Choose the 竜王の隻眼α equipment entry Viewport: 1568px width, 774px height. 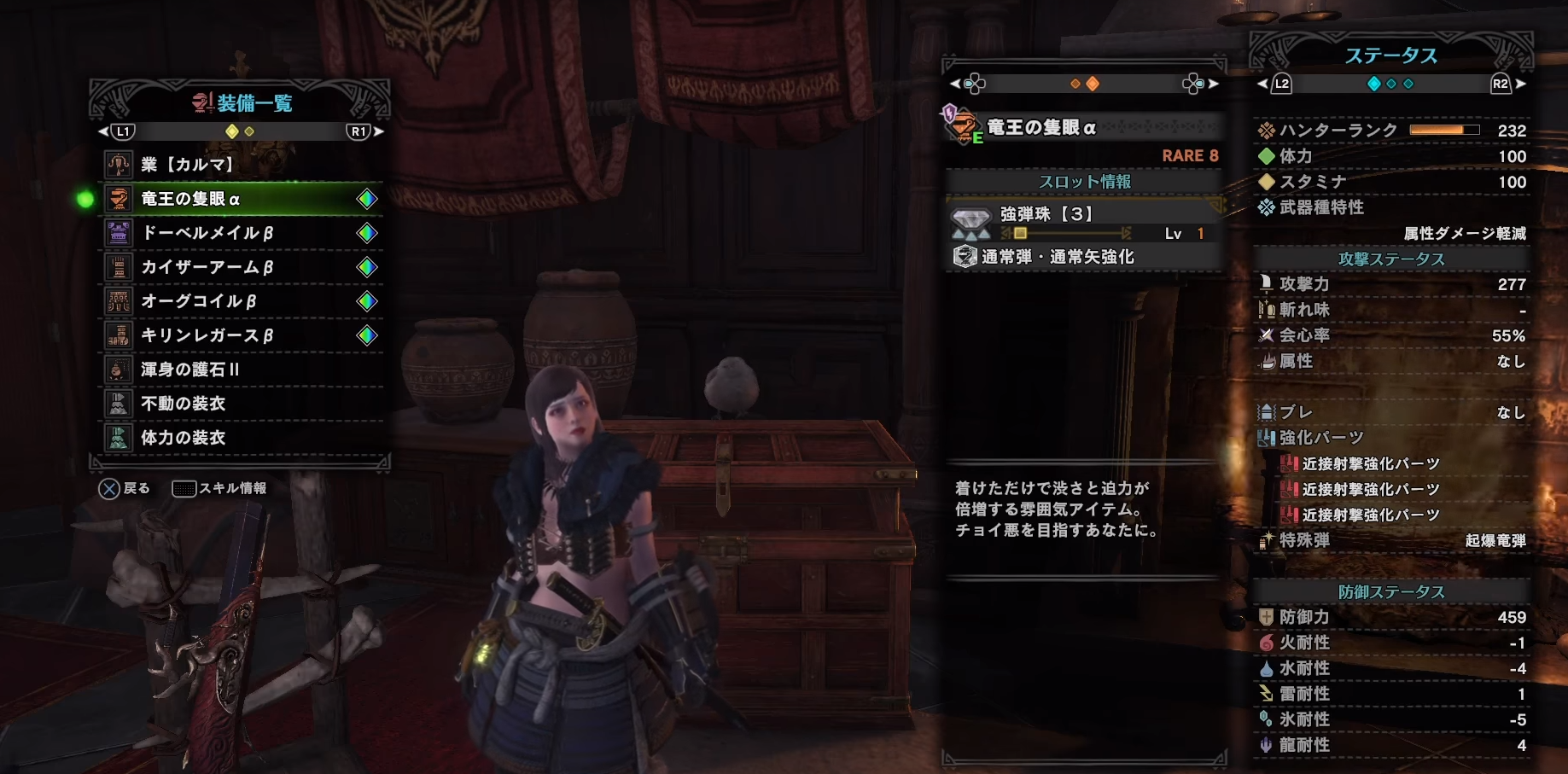pyautogui.click(x=242, y=199)
